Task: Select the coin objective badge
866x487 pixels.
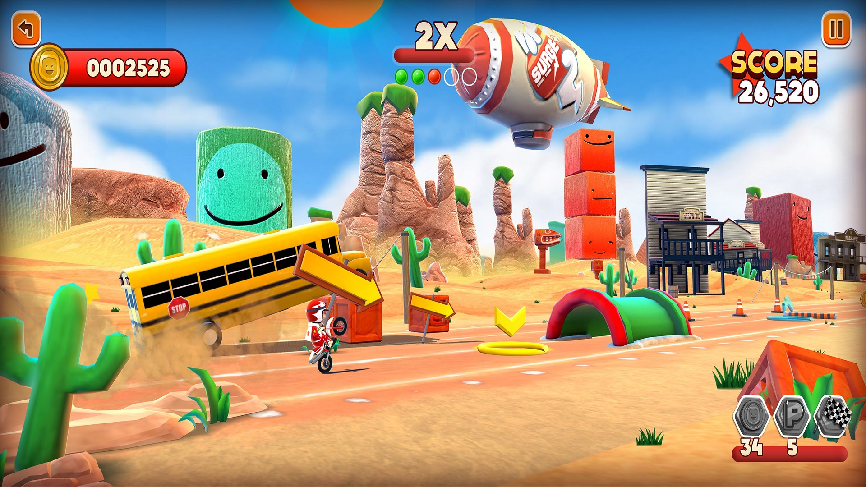Action: point(752,416)
